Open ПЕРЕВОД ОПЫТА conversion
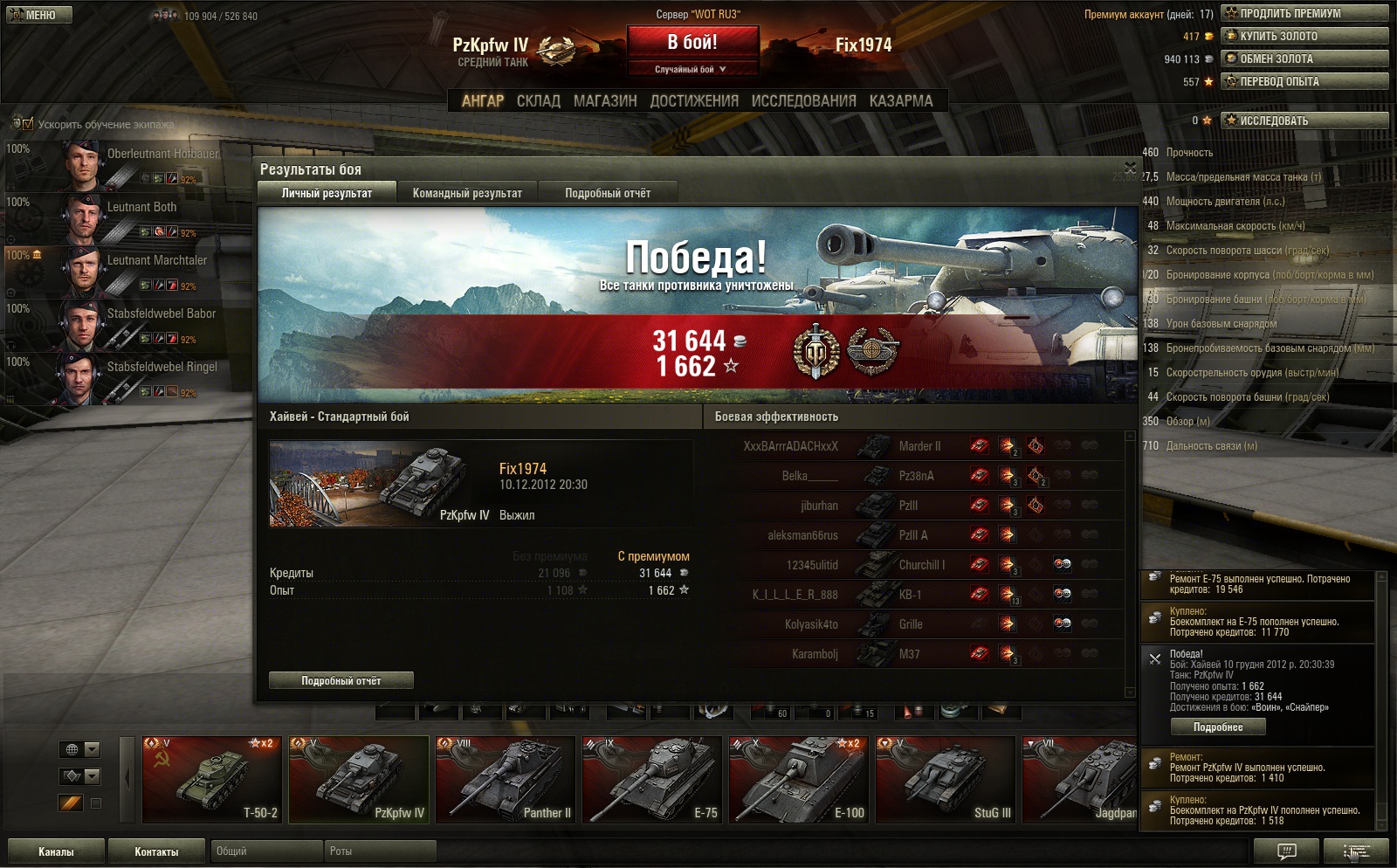Screen dimensions: 1397x868 tap(1304, 81)
